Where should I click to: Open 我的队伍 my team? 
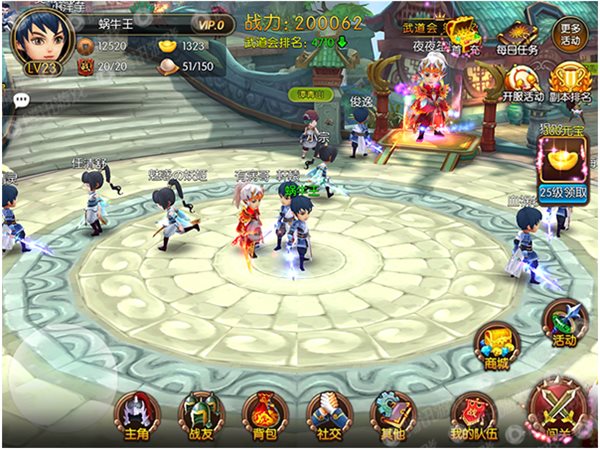[x=472, y=413]
